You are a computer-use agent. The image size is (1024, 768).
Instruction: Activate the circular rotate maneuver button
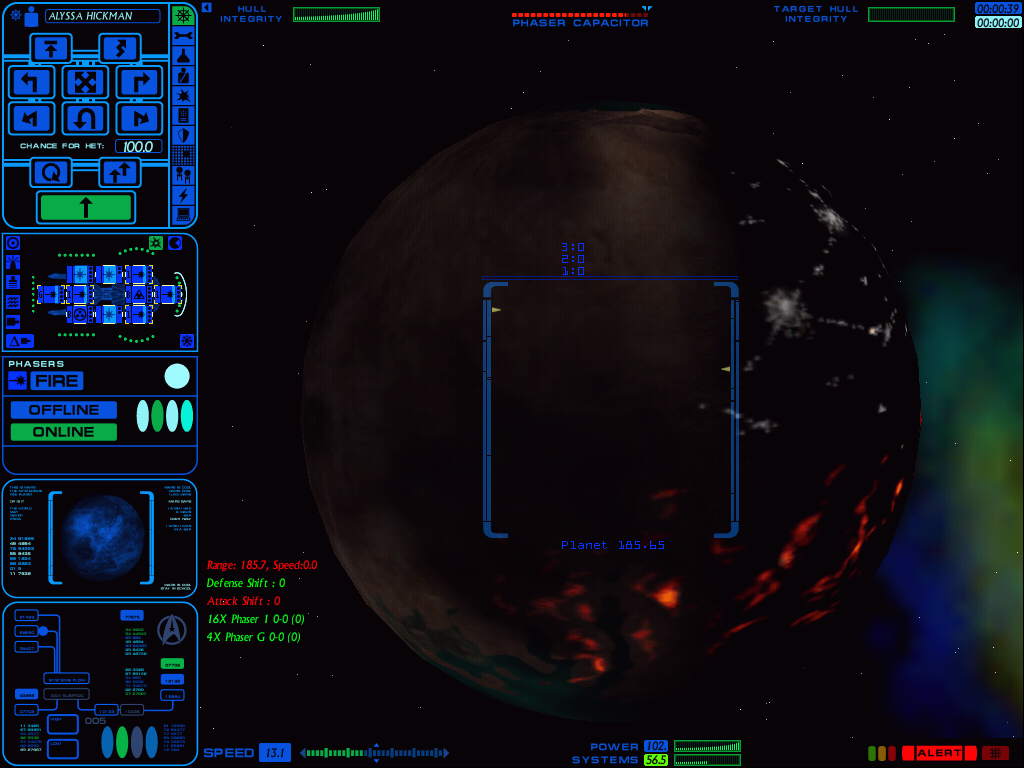(50, 172)
